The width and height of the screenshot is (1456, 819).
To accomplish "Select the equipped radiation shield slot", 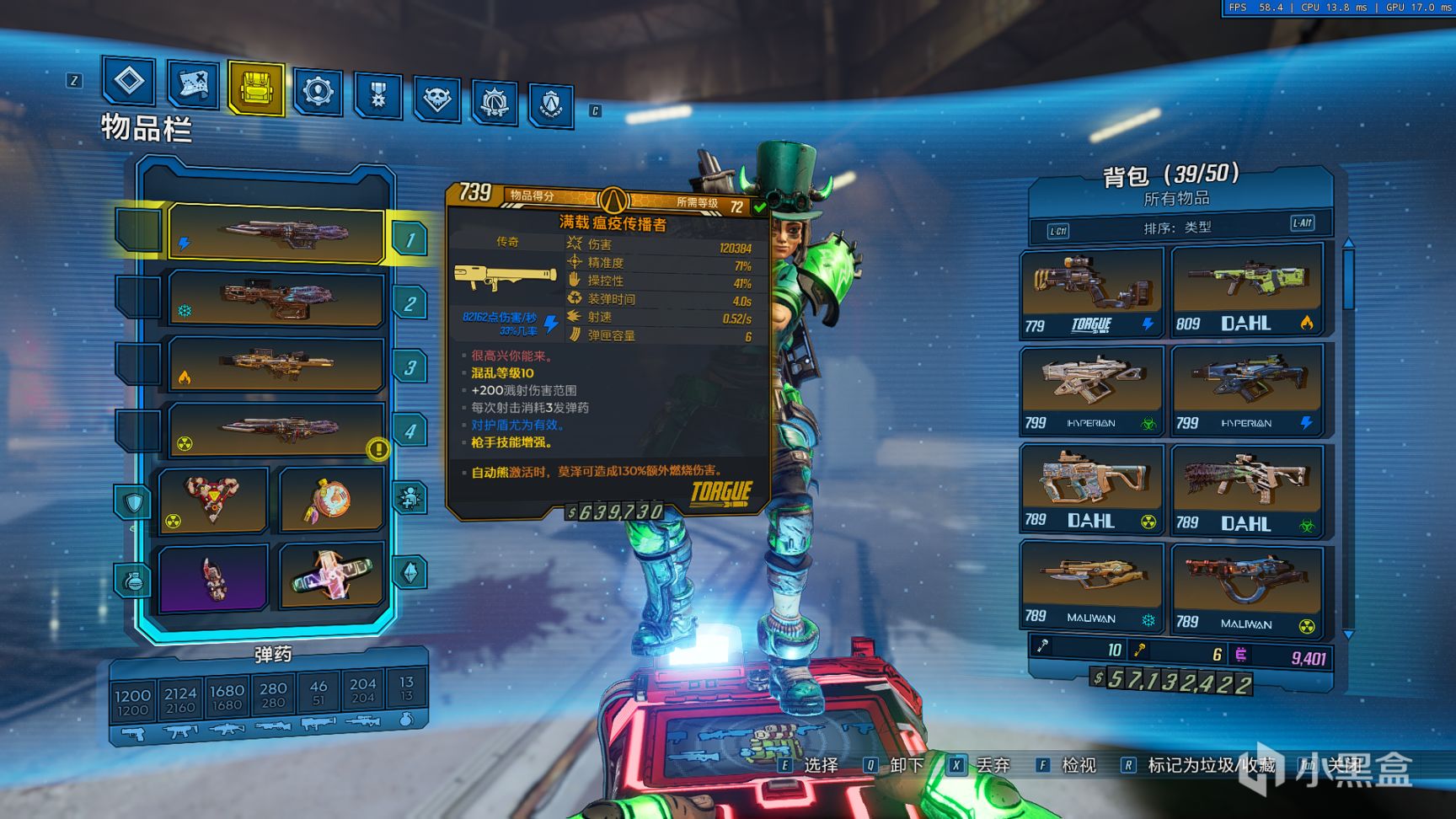I will point(213,500).
